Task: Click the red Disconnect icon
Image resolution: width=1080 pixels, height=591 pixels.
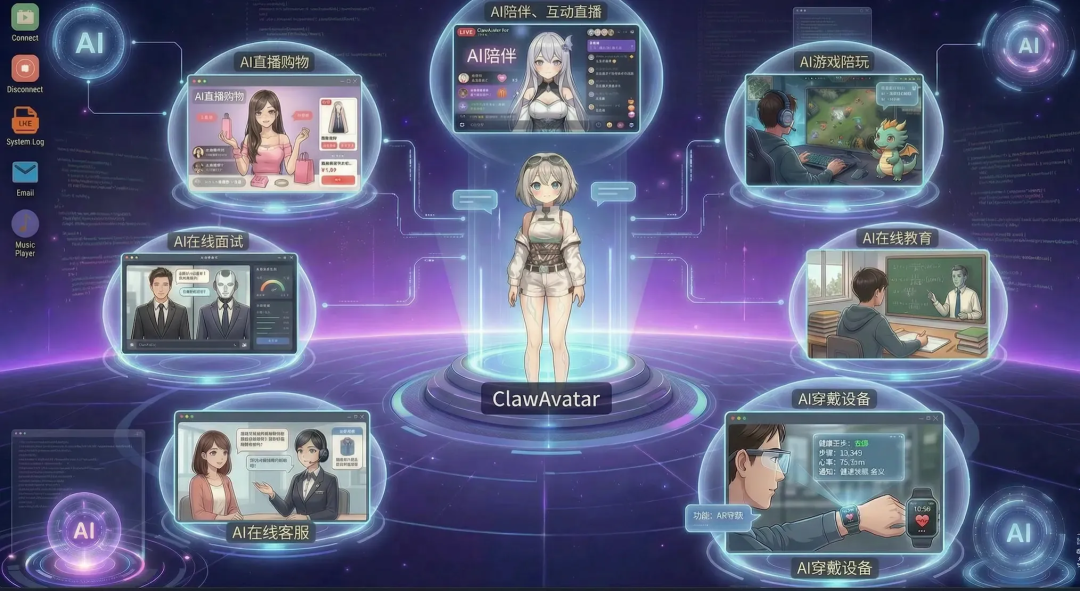Action: coord(25,69)
